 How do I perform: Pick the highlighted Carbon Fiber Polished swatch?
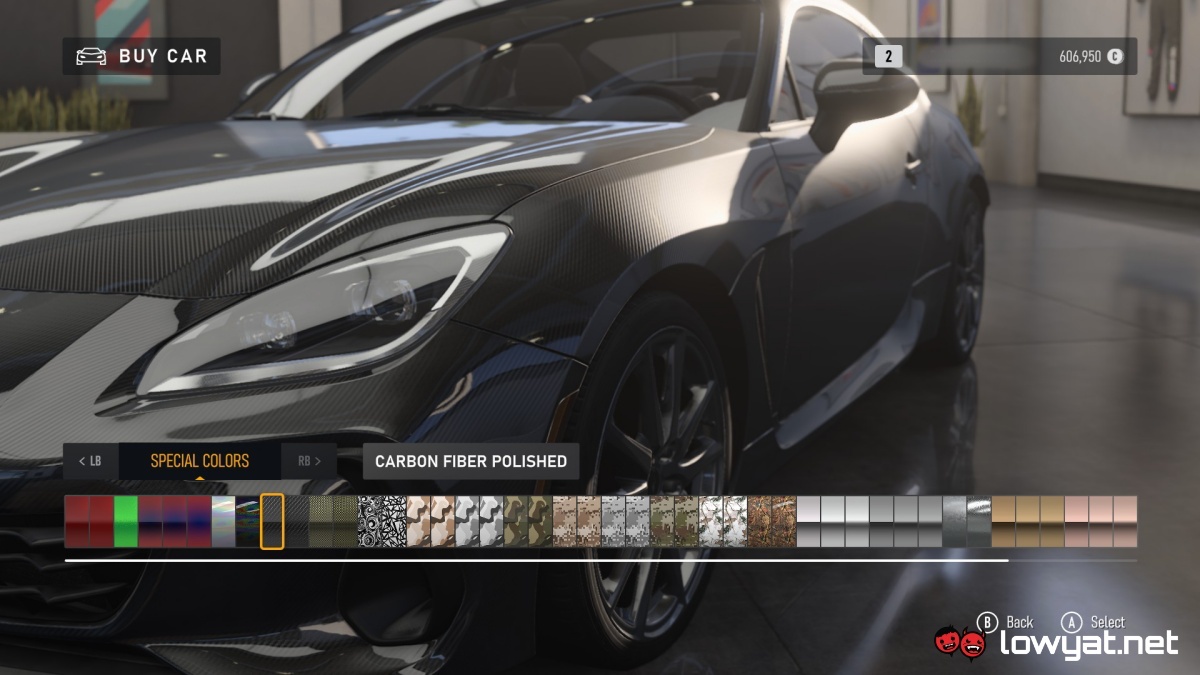tap(272, 521)
